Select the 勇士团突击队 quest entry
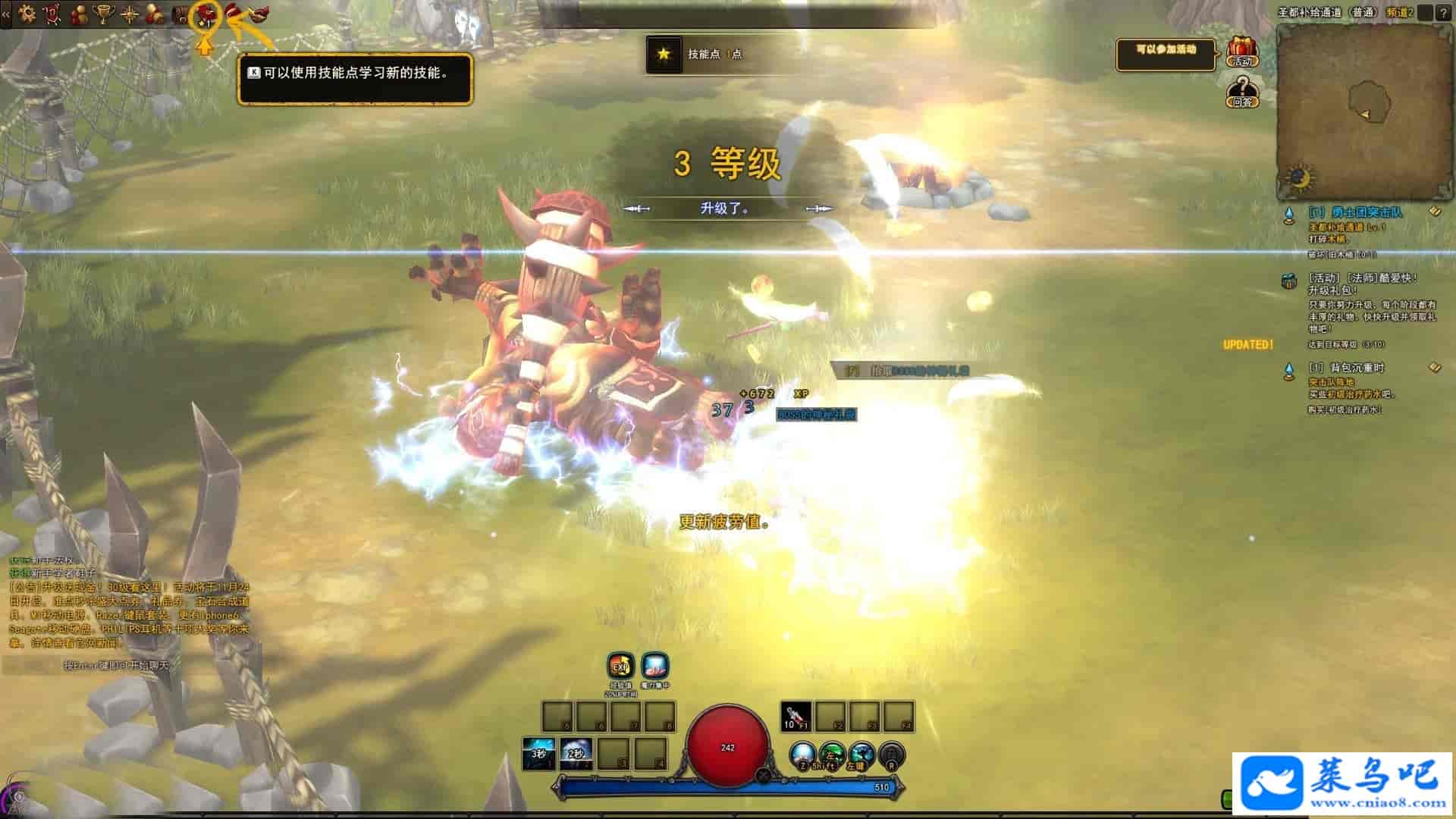The width and height of the screenshot is (1456, 819). coord(1355,212)
